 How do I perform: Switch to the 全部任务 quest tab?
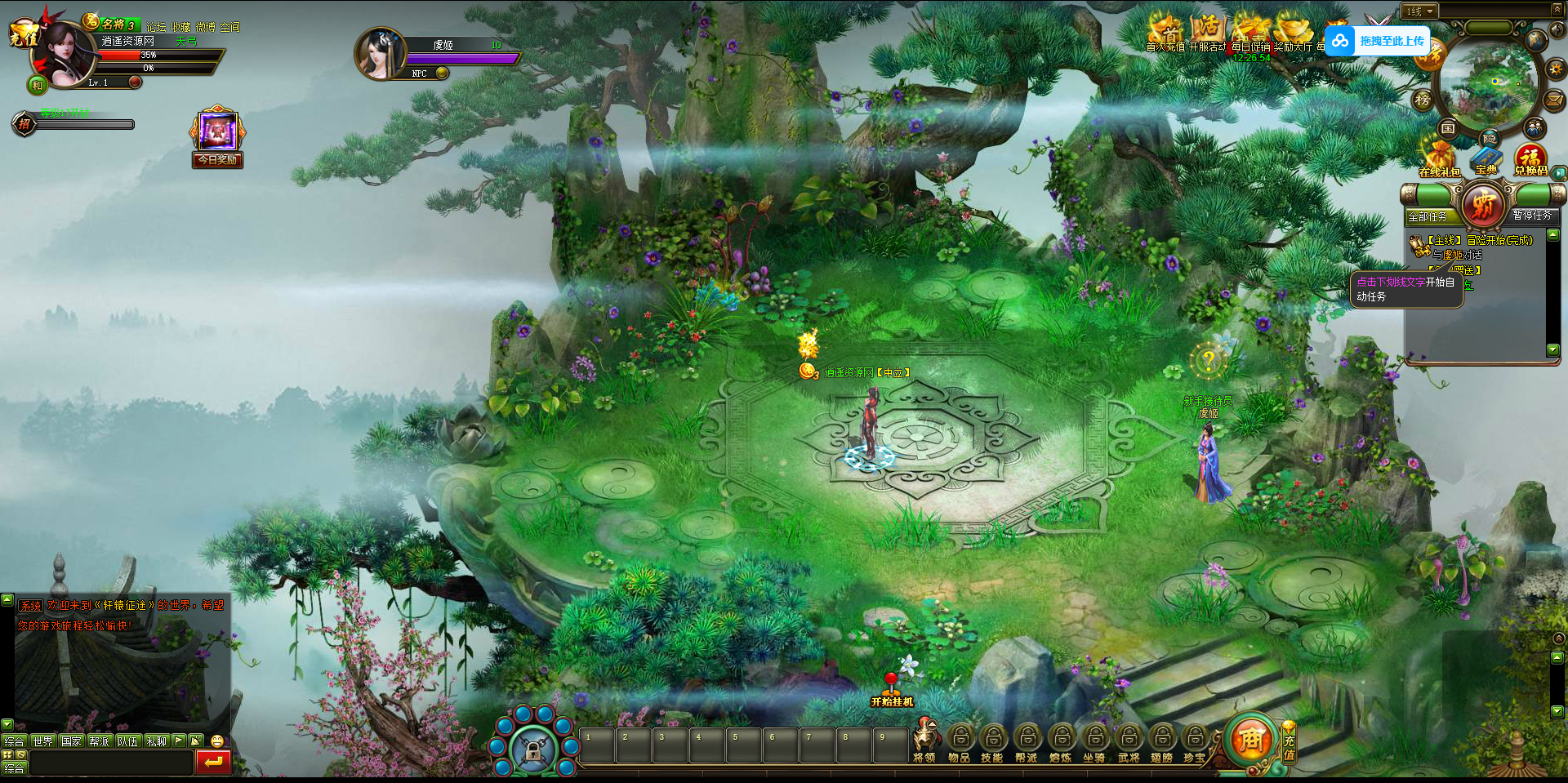point(1428,216)
